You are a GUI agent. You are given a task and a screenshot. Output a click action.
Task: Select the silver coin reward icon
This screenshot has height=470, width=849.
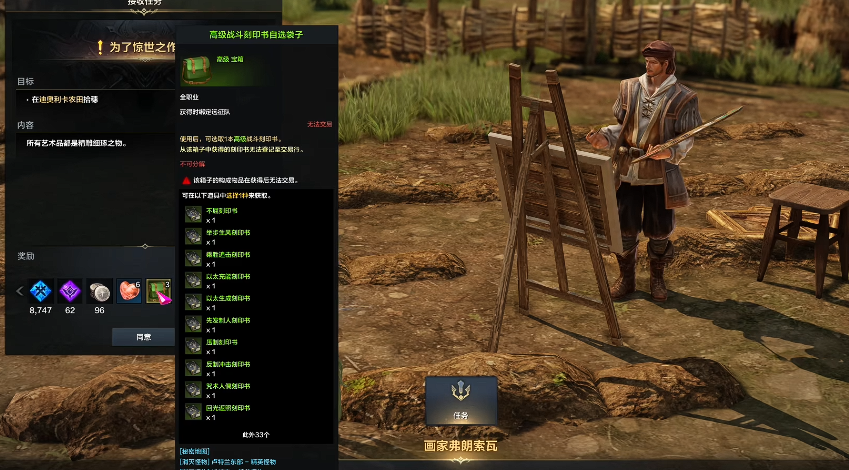[100, 291]
